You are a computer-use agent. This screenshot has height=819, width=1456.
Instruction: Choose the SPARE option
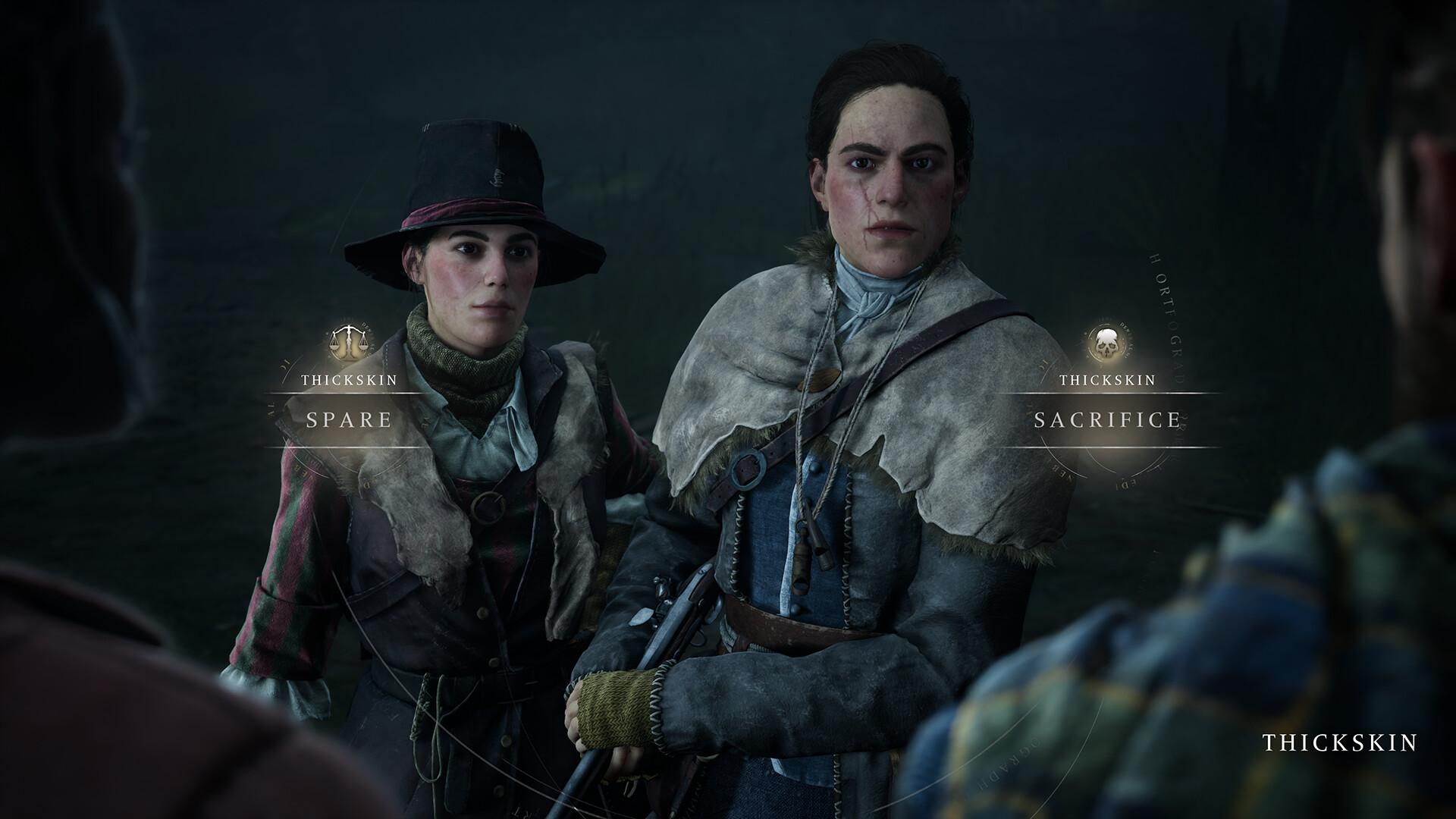point(349,418)
